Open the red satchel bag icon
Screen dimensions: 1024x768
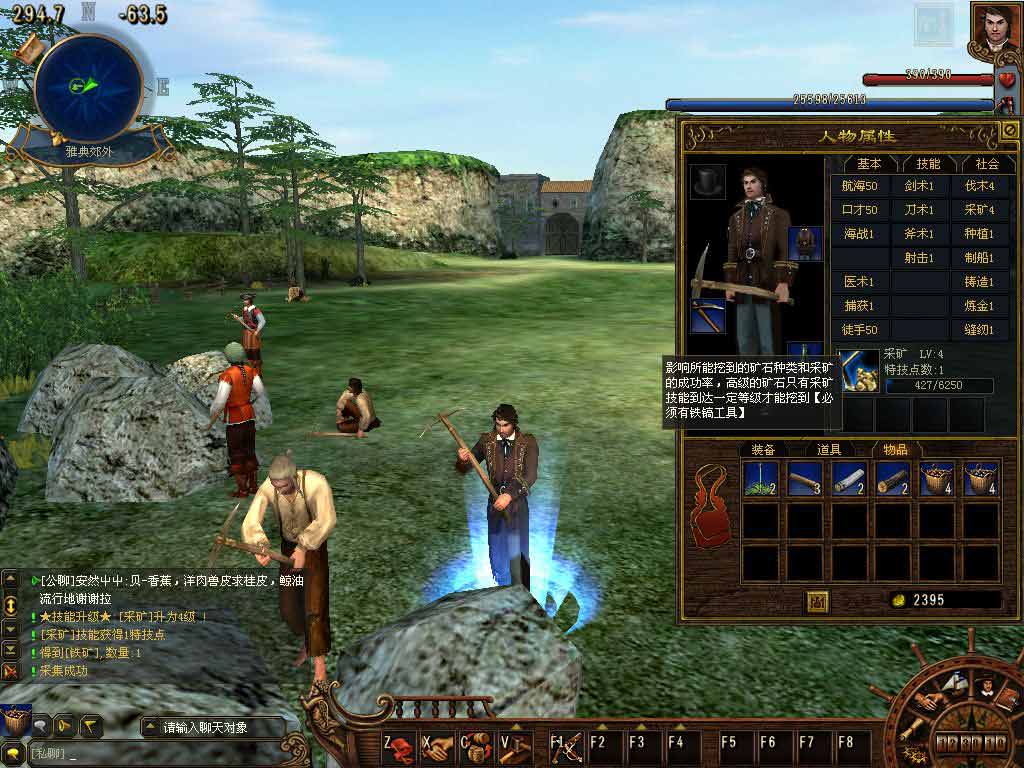point(710,506)
